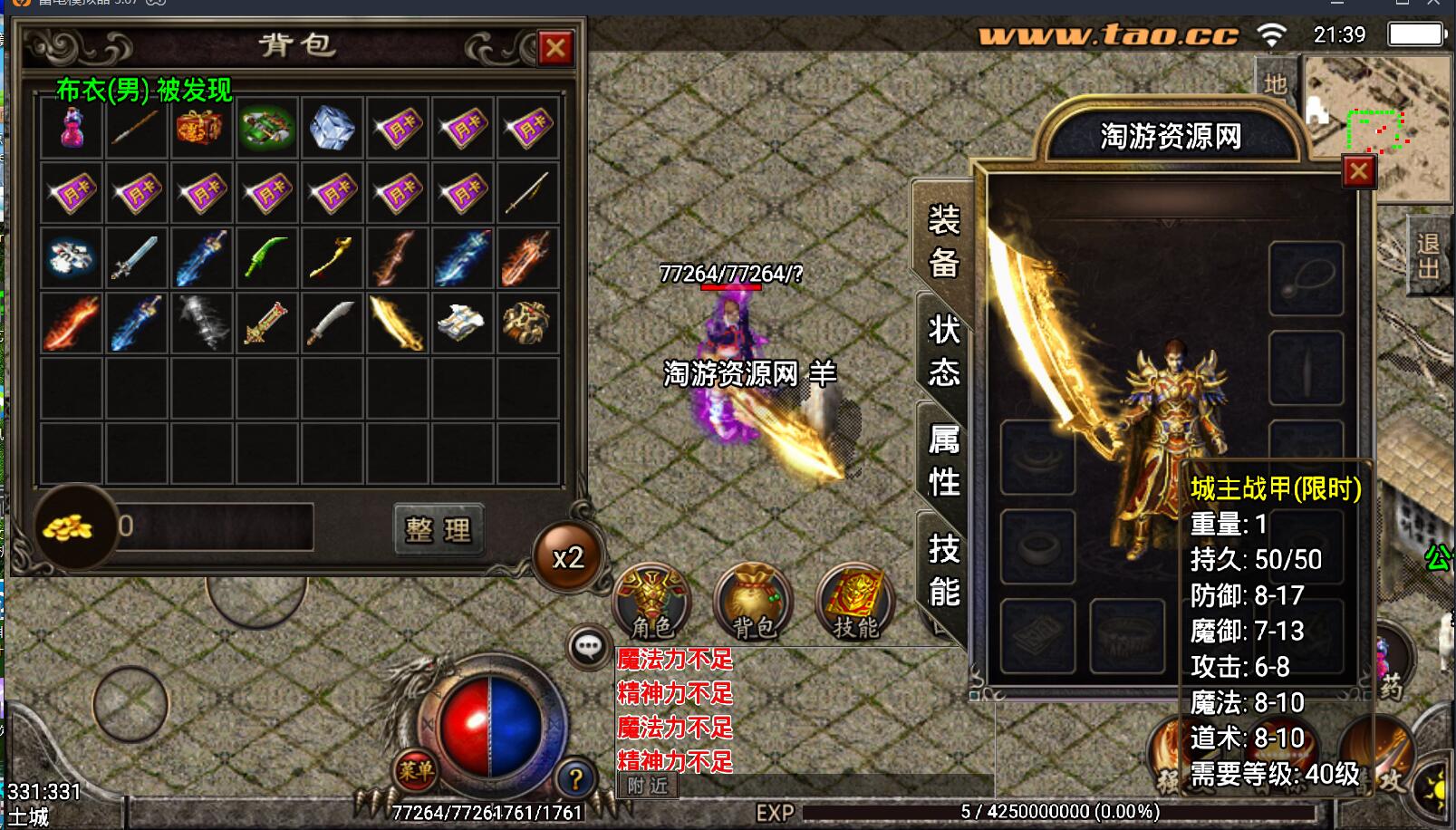The height and width of the screenshot is (830, 1456).
Task: Open the 背包 bag button
Action: [x=754, y=602]
